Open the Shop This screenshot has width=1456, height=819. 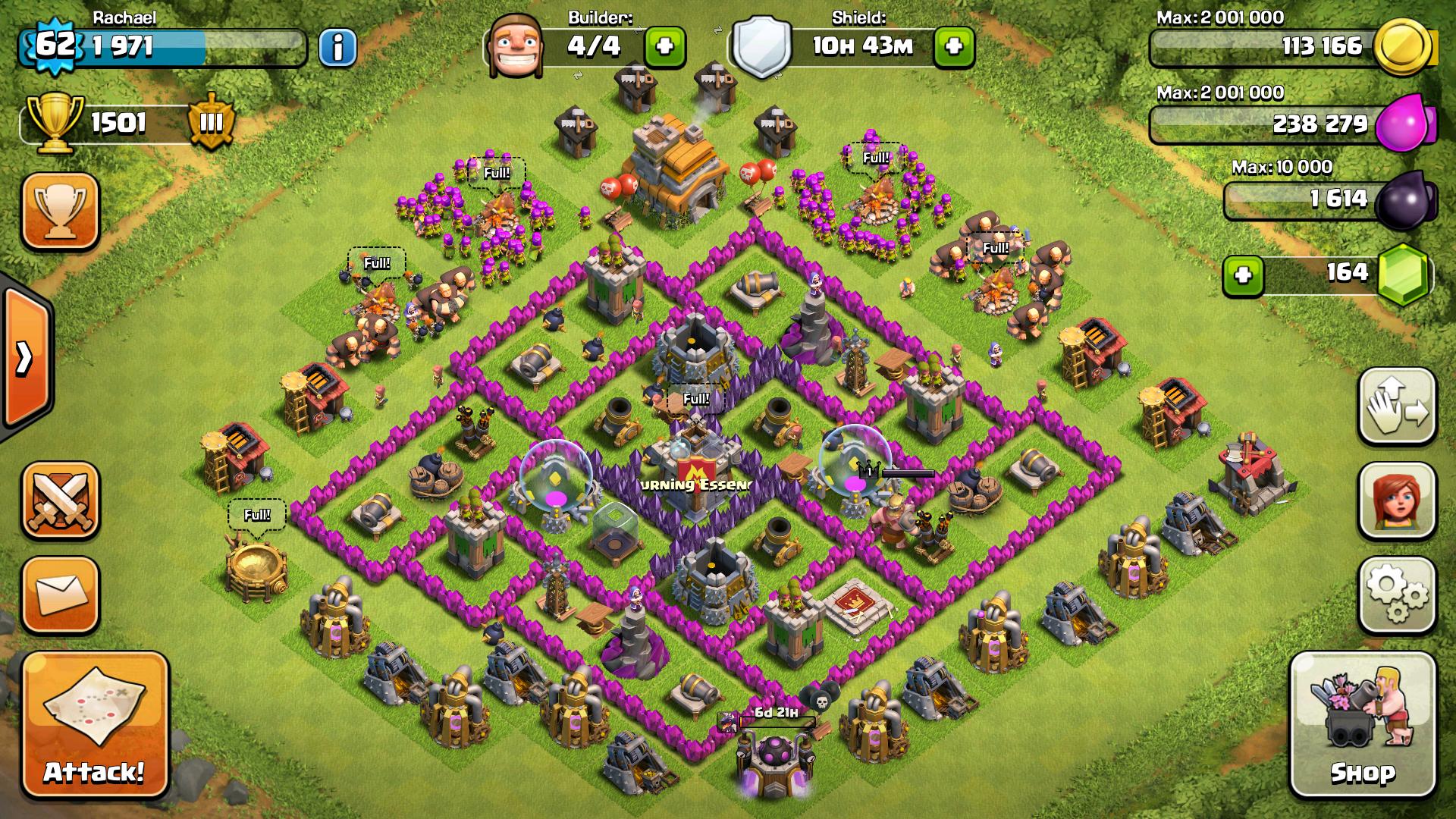coord(1363,724)
